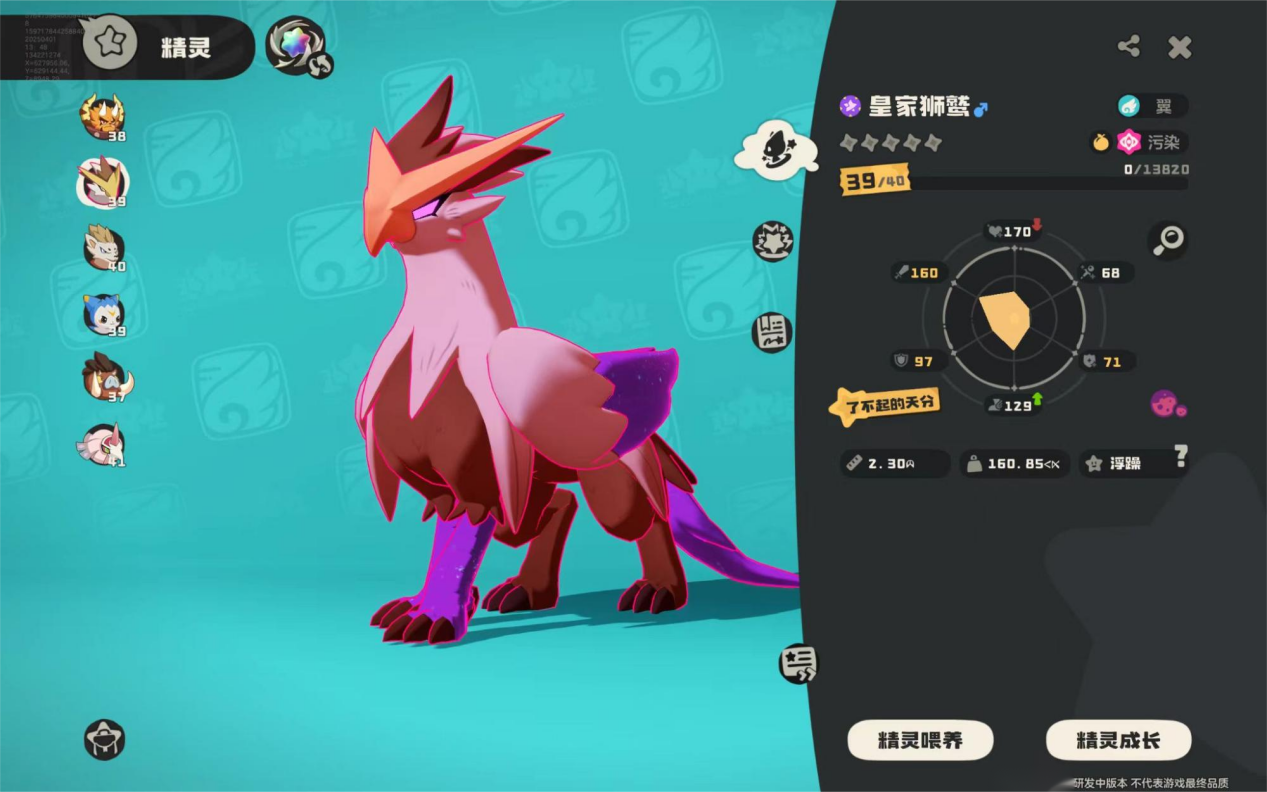Open the starred speech bubble tab
This screenshot has height=792, width=1267.
pos(798,663)
